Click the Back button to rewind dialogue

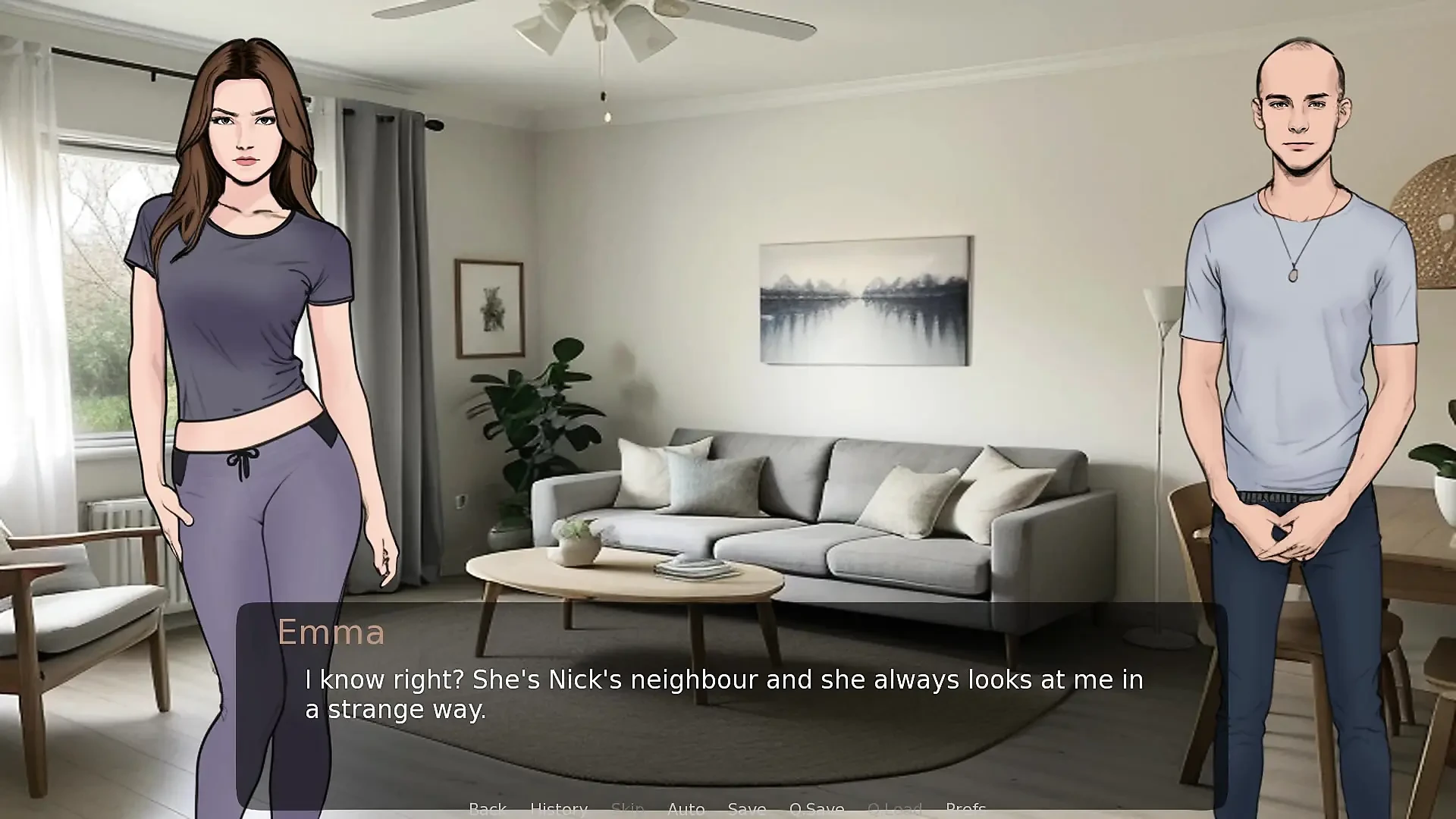(x=488, y=808)
